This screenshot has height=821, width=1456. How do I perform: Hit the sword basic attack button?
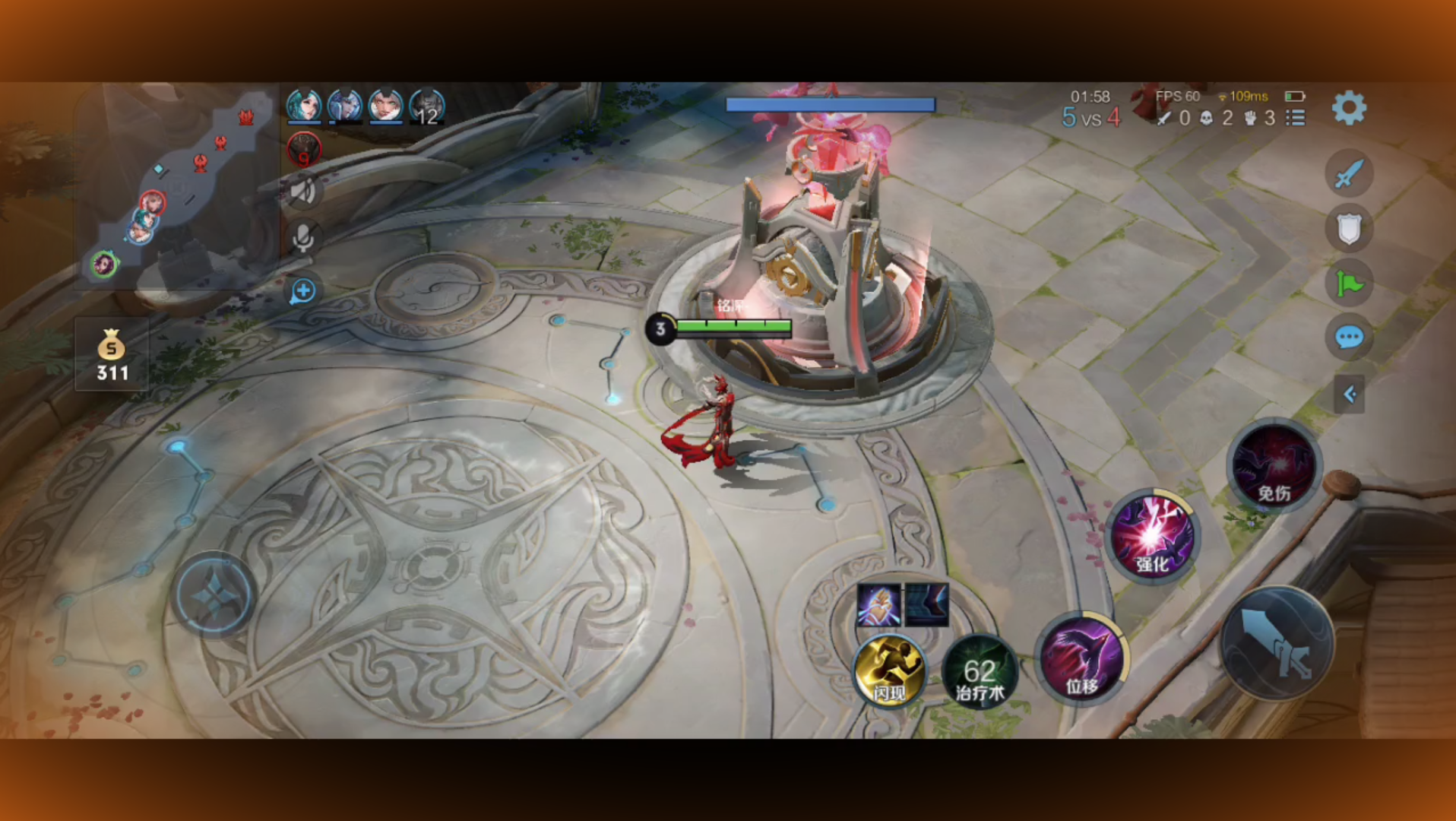[x=1277, y=643]
